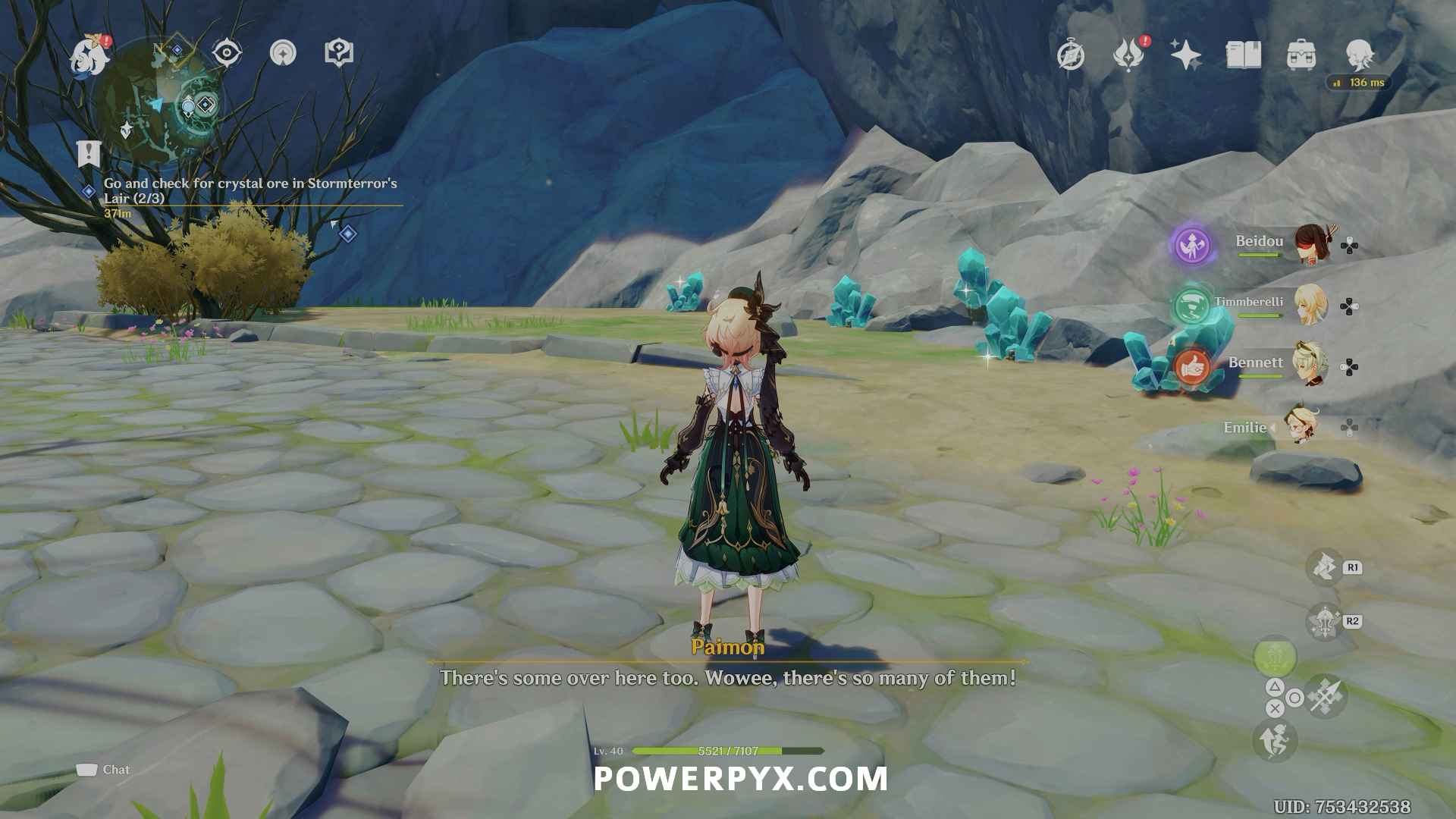Trigger the jump action icon
Viewport: 1456px width, 819px height.
pos(1275,741)
